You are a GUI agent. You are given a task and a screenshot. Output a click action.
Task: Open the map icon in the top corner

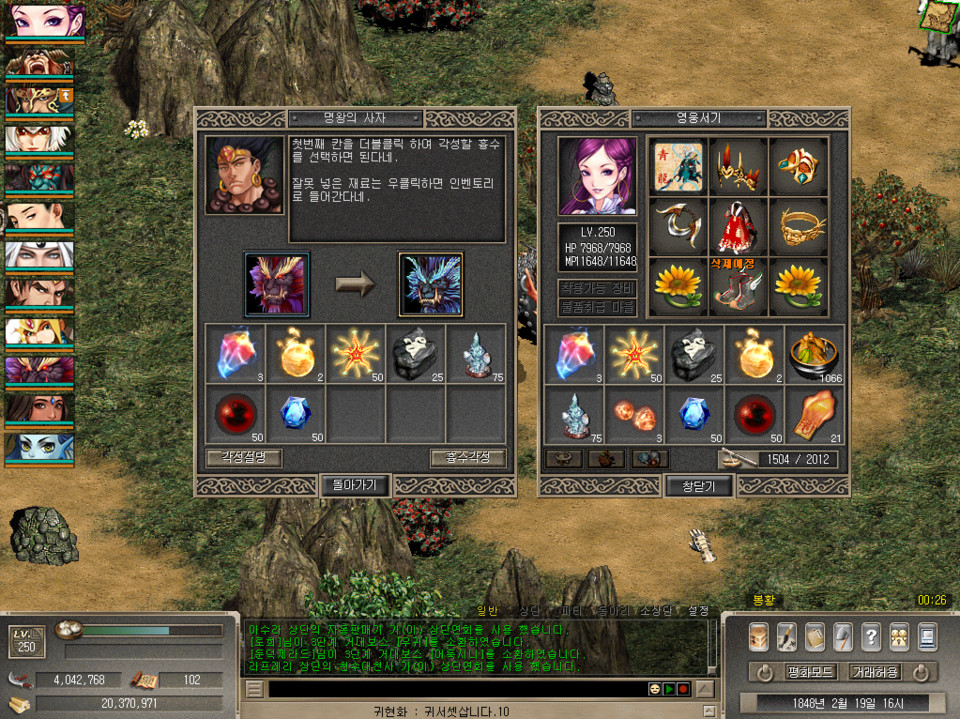[938, 16]
